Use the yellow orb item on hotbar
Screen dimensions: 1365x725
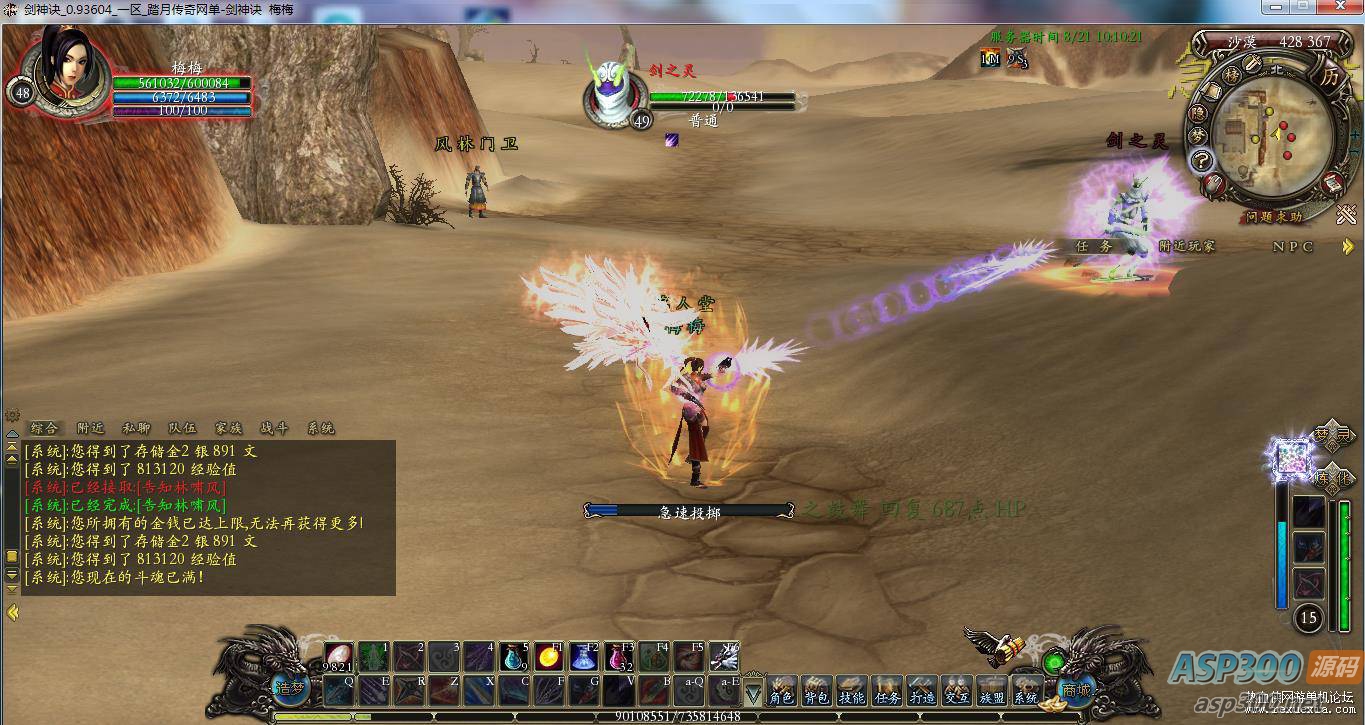tap(547, 657)
